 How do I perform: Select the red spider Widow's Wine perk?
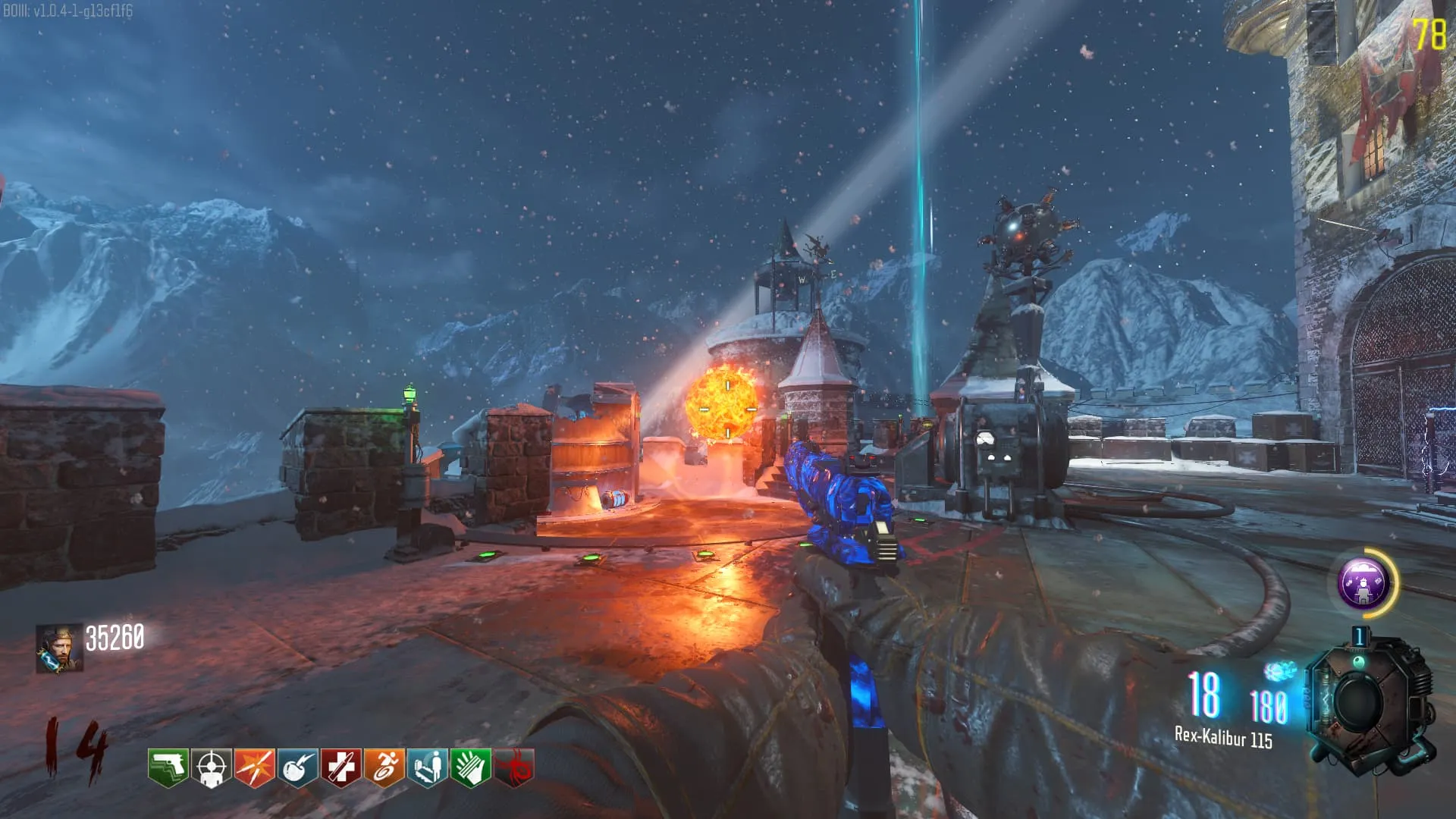point(514,767)
